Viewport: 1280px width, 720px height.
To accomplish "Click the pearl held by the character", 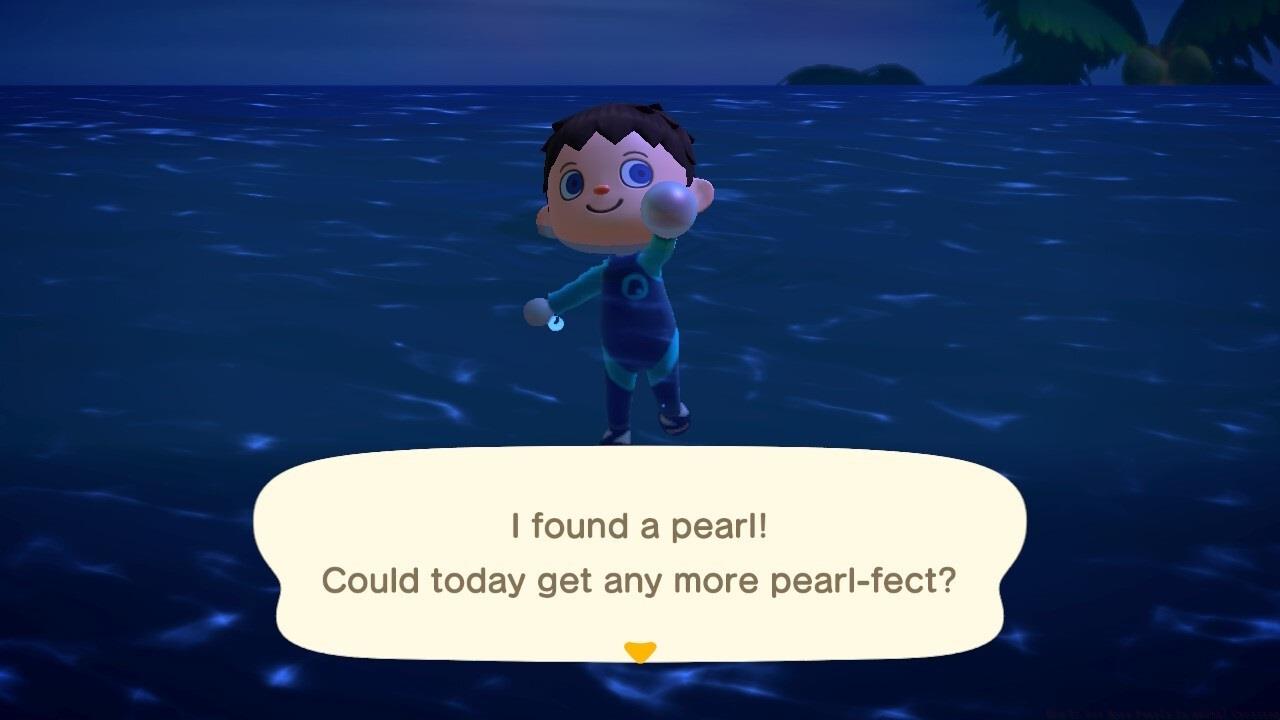I will (x=668, y=206).
